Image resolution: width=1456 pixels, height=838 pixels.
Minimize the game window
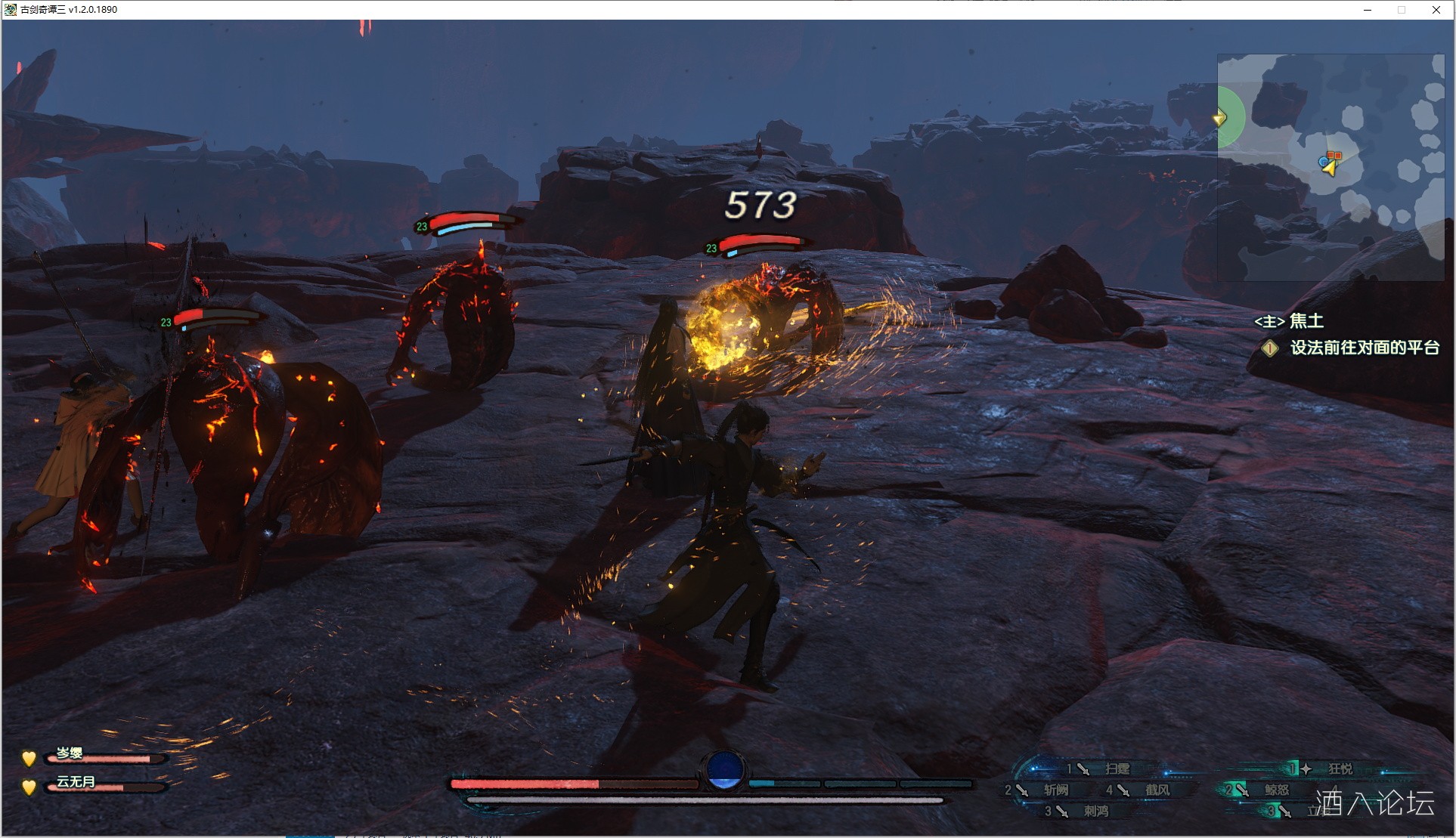[1368, 10]
